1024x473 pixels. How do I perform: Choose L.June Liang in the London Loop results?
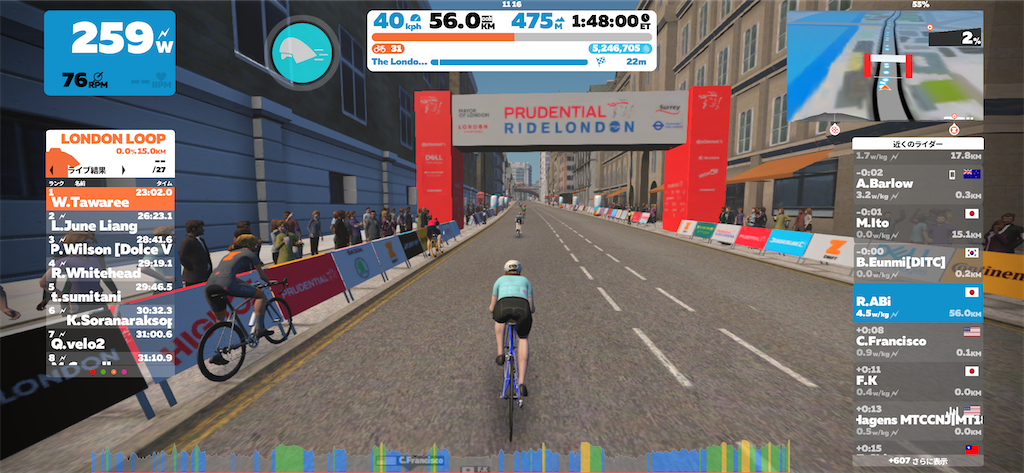click(x=110, y=224)
